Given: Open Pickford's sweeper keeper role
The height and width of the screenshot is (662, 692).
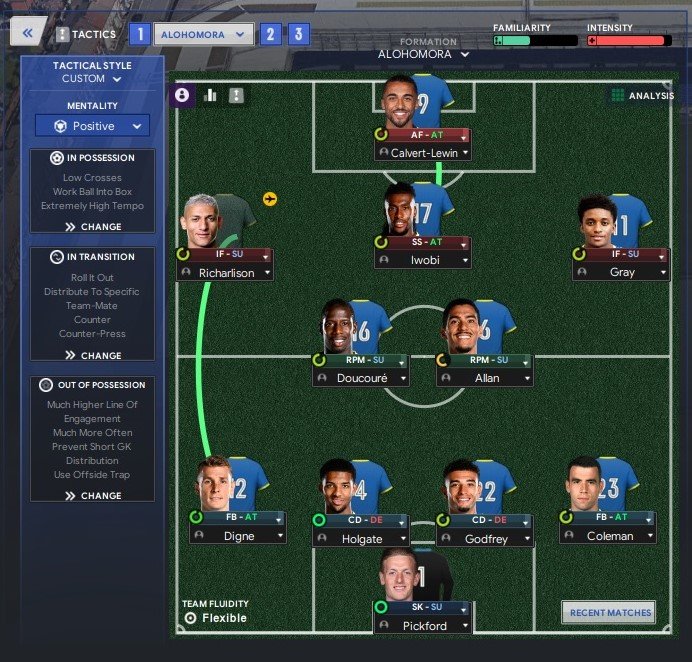Looking at the screenshot, I should [x=424, y=607].
